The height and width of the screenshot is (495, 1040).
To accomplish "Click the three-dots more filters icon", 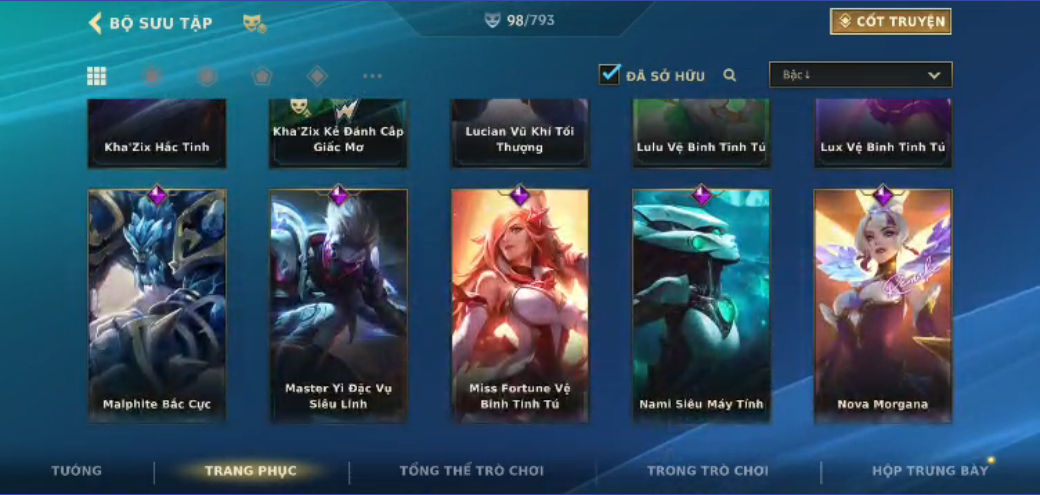I will (x=372, y=76).
